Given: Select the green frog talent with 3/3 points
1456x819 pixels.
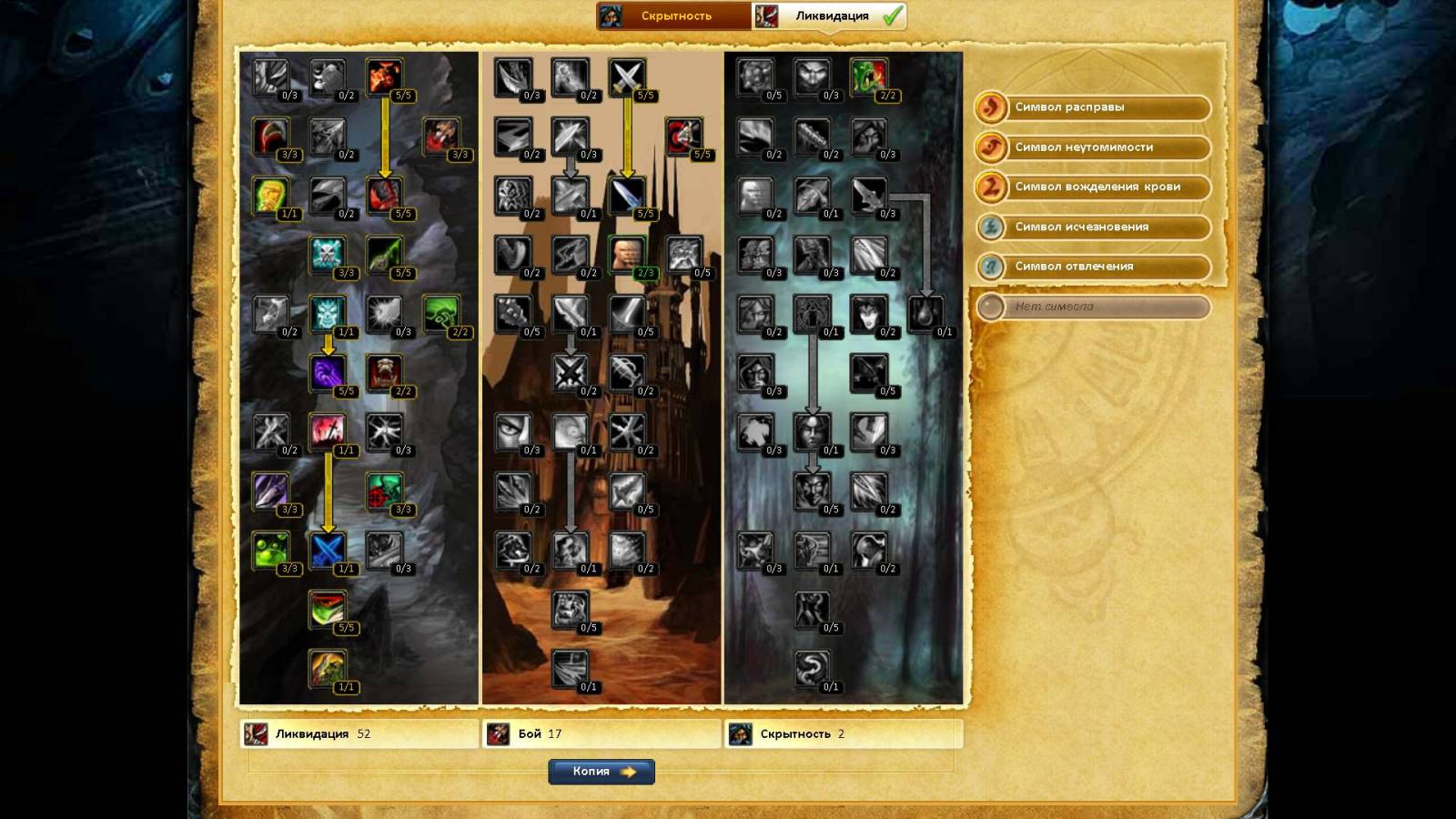Looking at the screenshot, I should pos(270,550).
